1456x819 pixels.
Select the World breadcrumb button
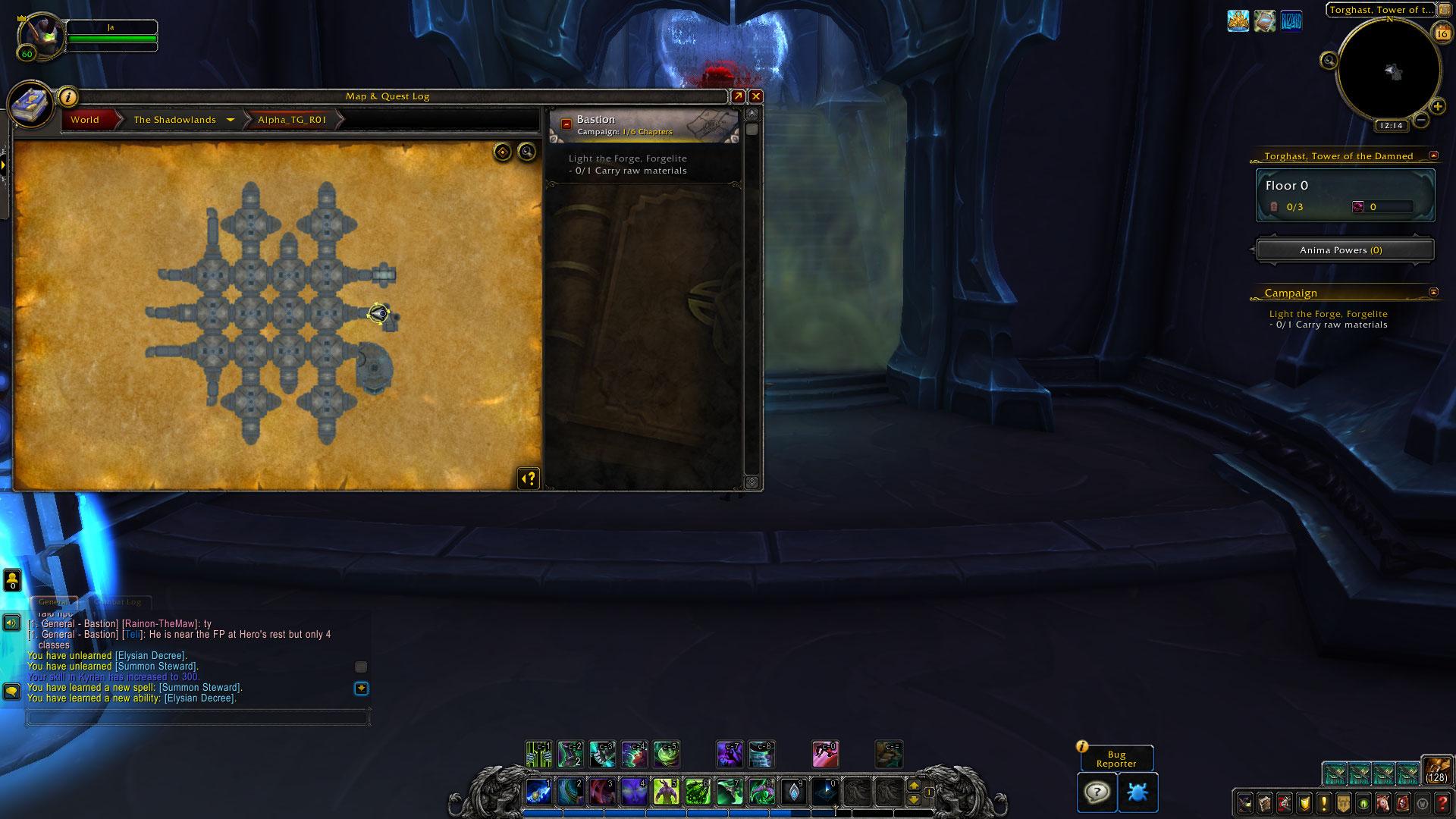point(85,120)
